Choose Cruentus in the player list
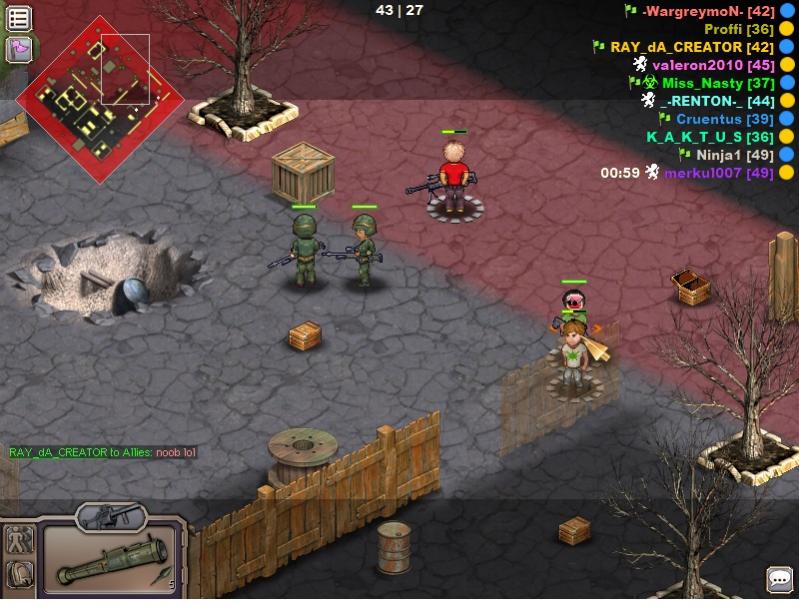 (x=724, y=119)
